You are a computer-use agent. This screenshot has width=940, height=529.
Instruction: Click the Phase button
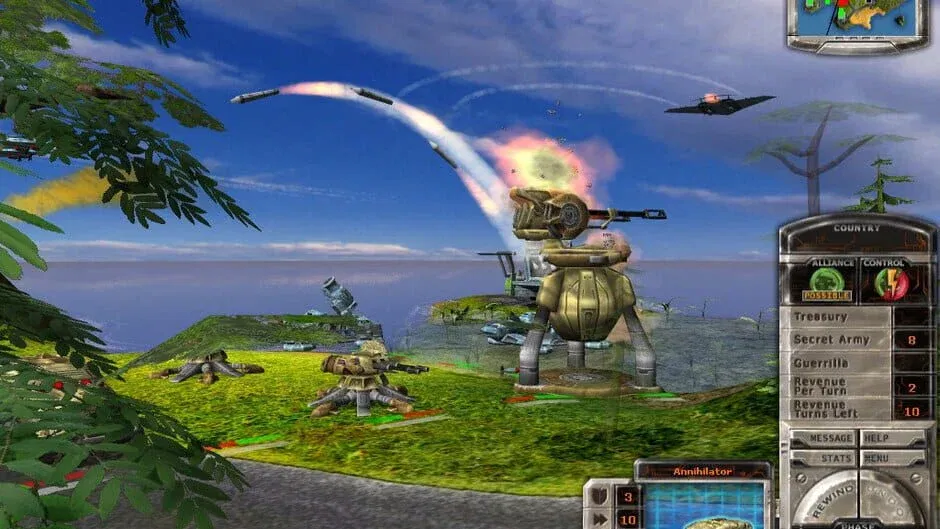pos(857,523)
